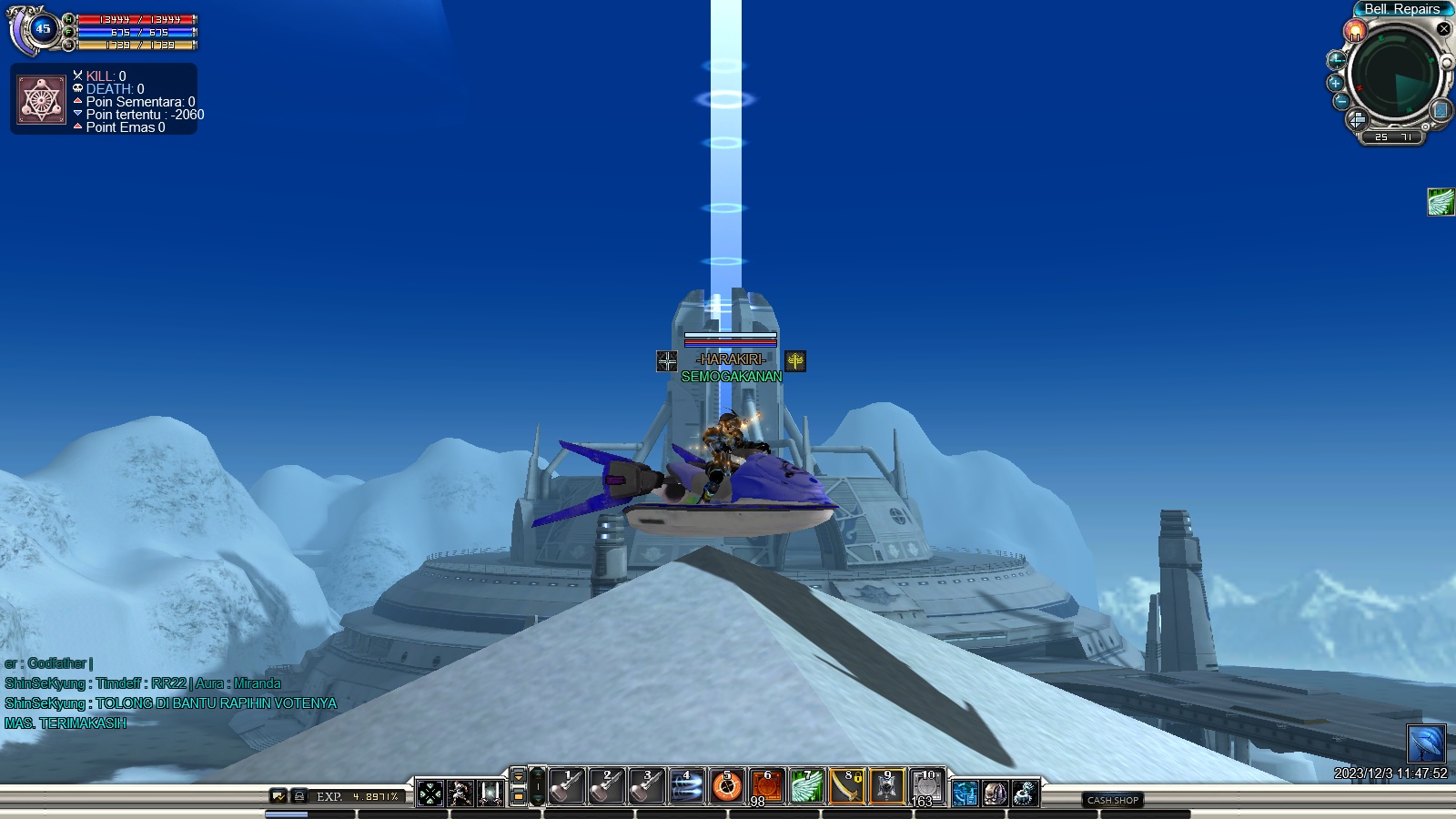
Task: Click the four green arrows icon
Action: coord(430,794)
